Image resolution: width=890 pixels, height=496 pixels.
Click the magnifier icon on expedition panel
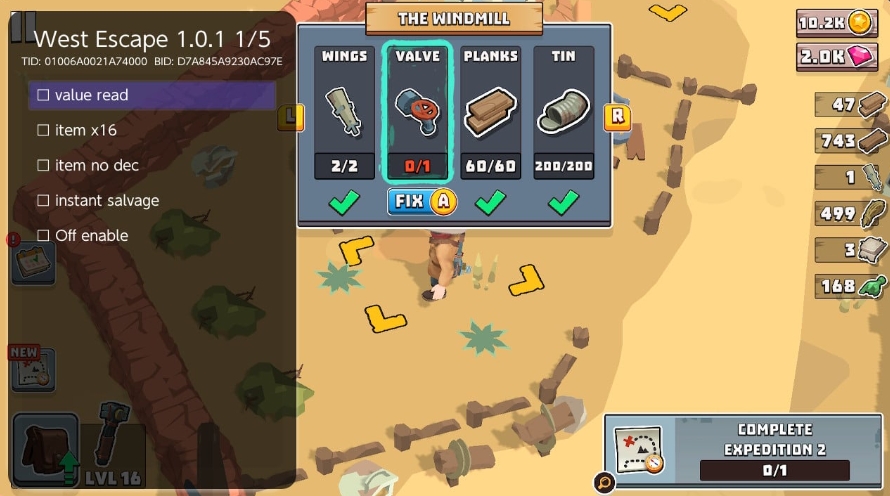click(x=604, y=483)
